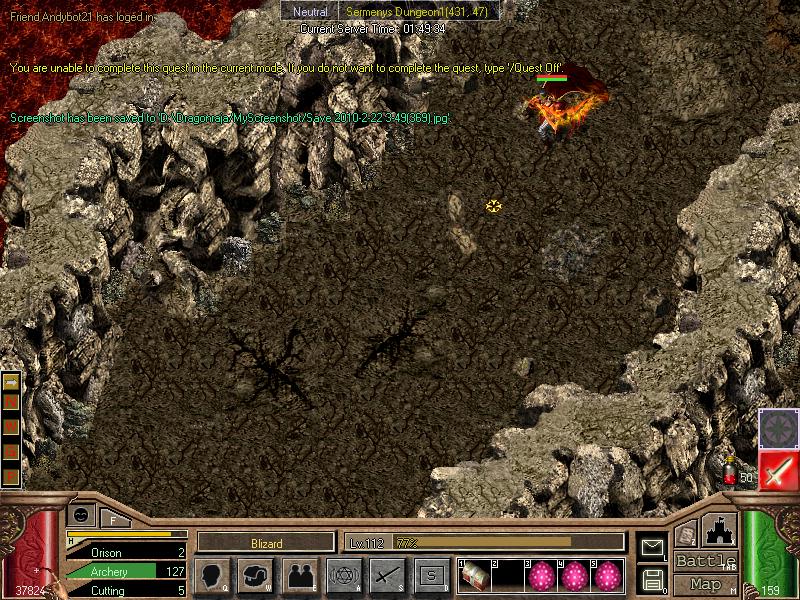Click the purple round shield icon
The width and height of the screenshot is (800, 600).
tap(778, 429)
